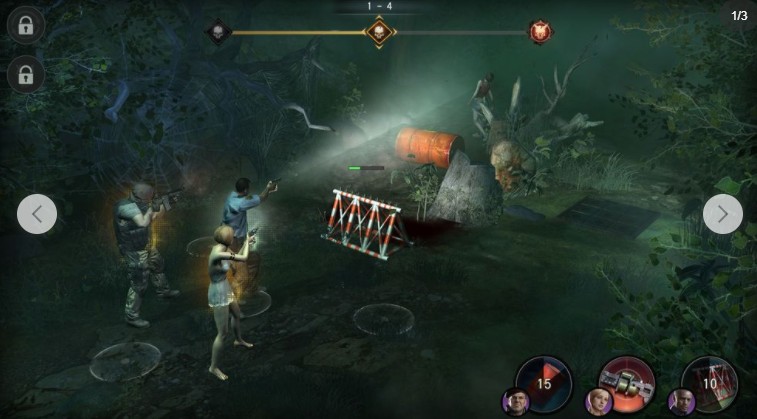Go to the previous screenshot with left arrow

[x=37, y=213]
